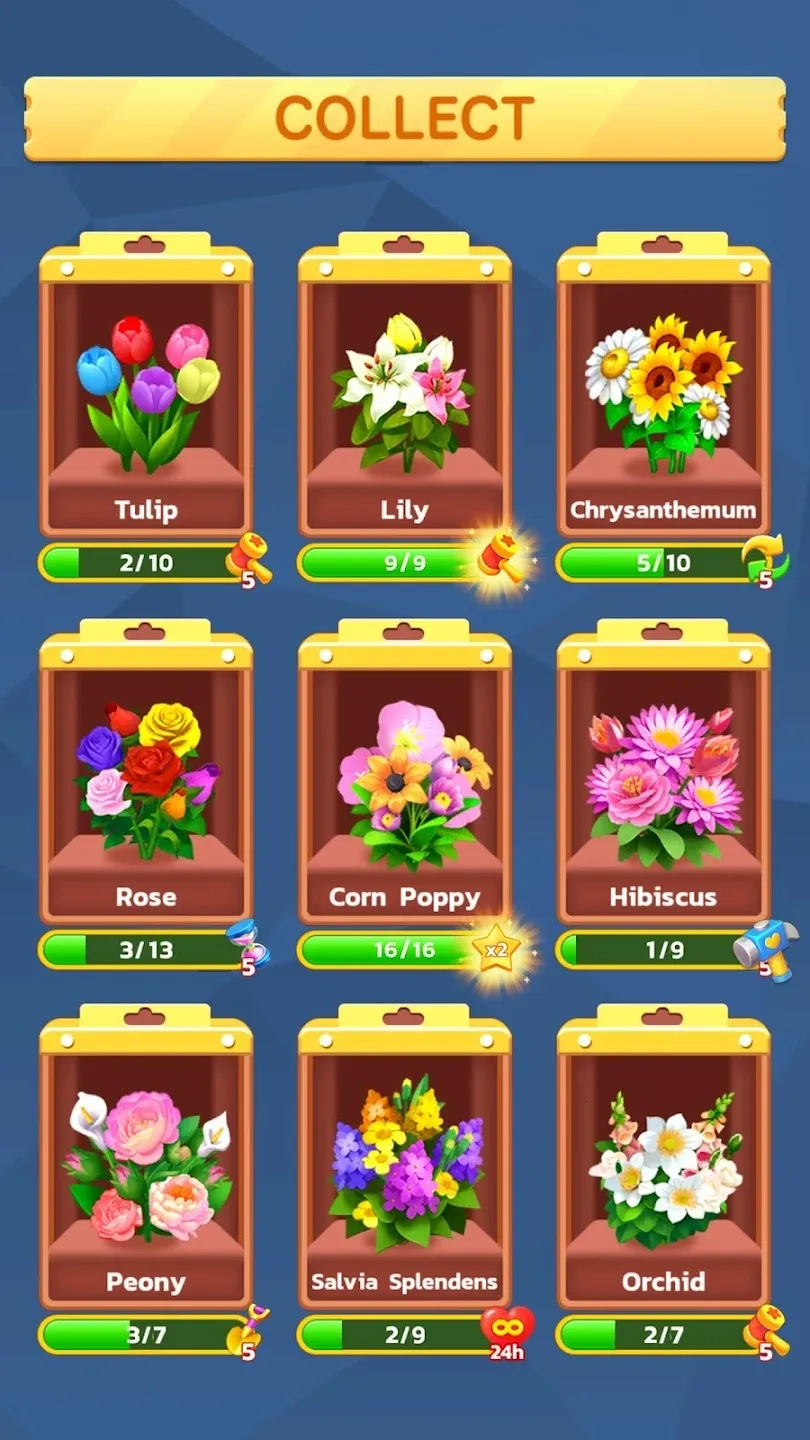Image resolution: width=810 pixels, height=1440 pixels.
Task: Tap the hammer reward icon under Orchid
Action: 765,1331
